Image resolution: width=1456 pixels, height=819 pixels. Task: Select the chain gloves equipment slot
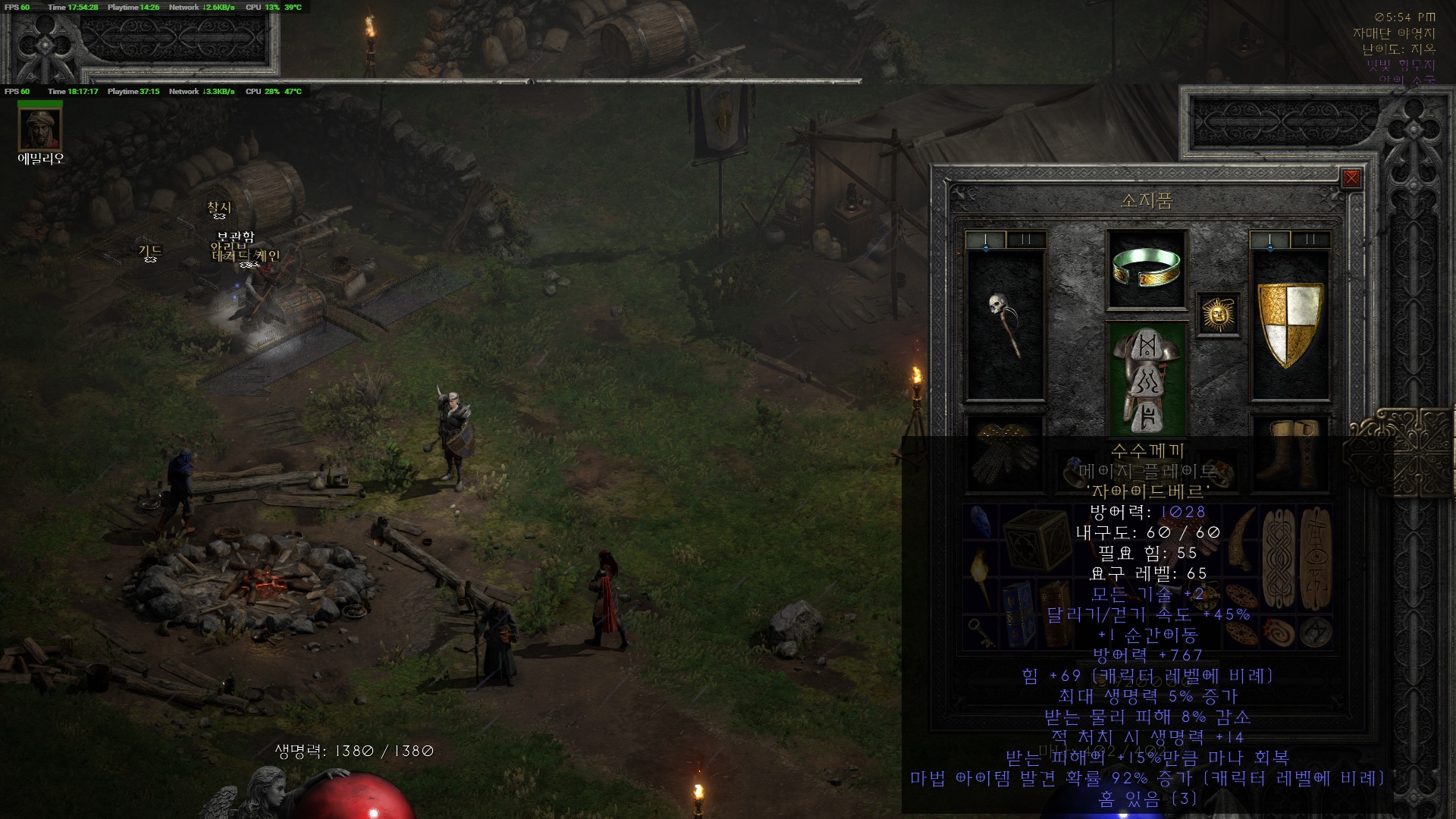click(1005, 453)
